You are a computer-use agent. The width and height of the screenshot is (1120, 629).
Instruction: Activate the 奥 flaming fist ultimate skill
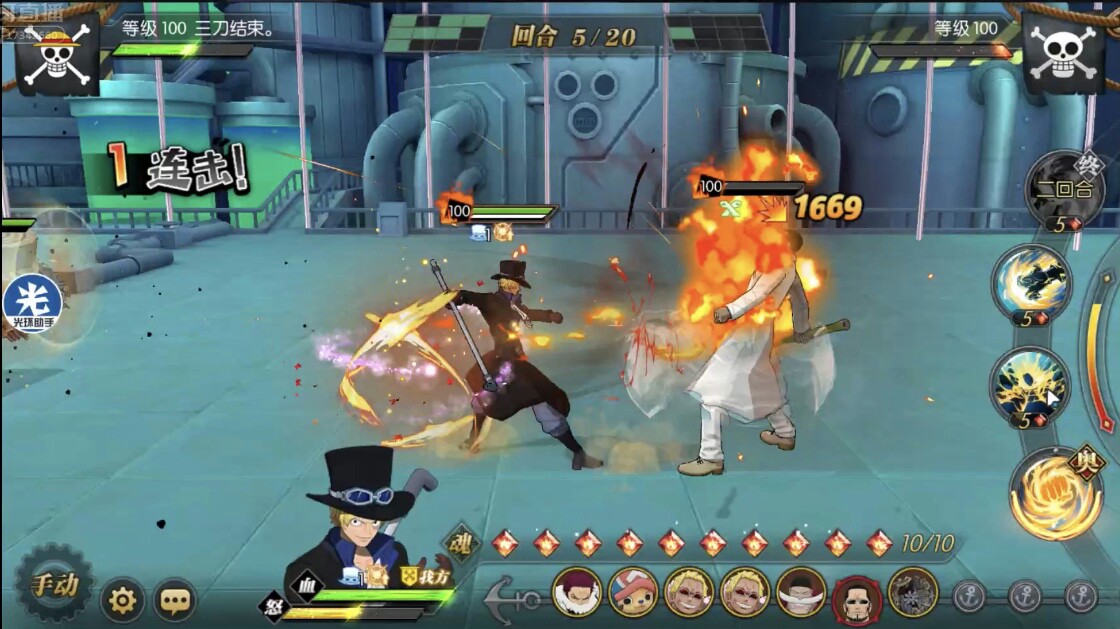click(1055, 493)
